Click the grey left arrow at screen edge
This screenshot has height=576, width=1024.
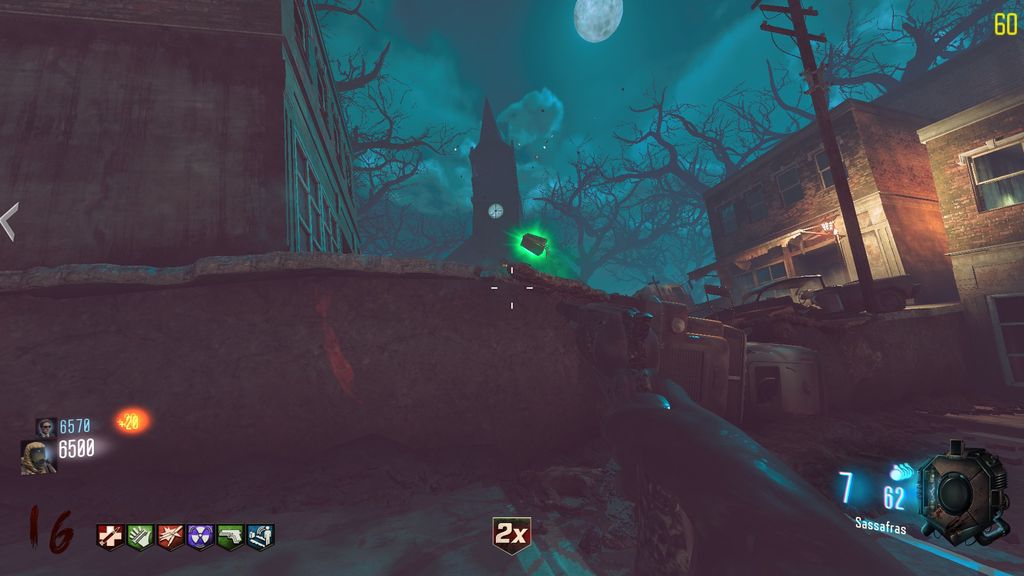coord(9,221)
